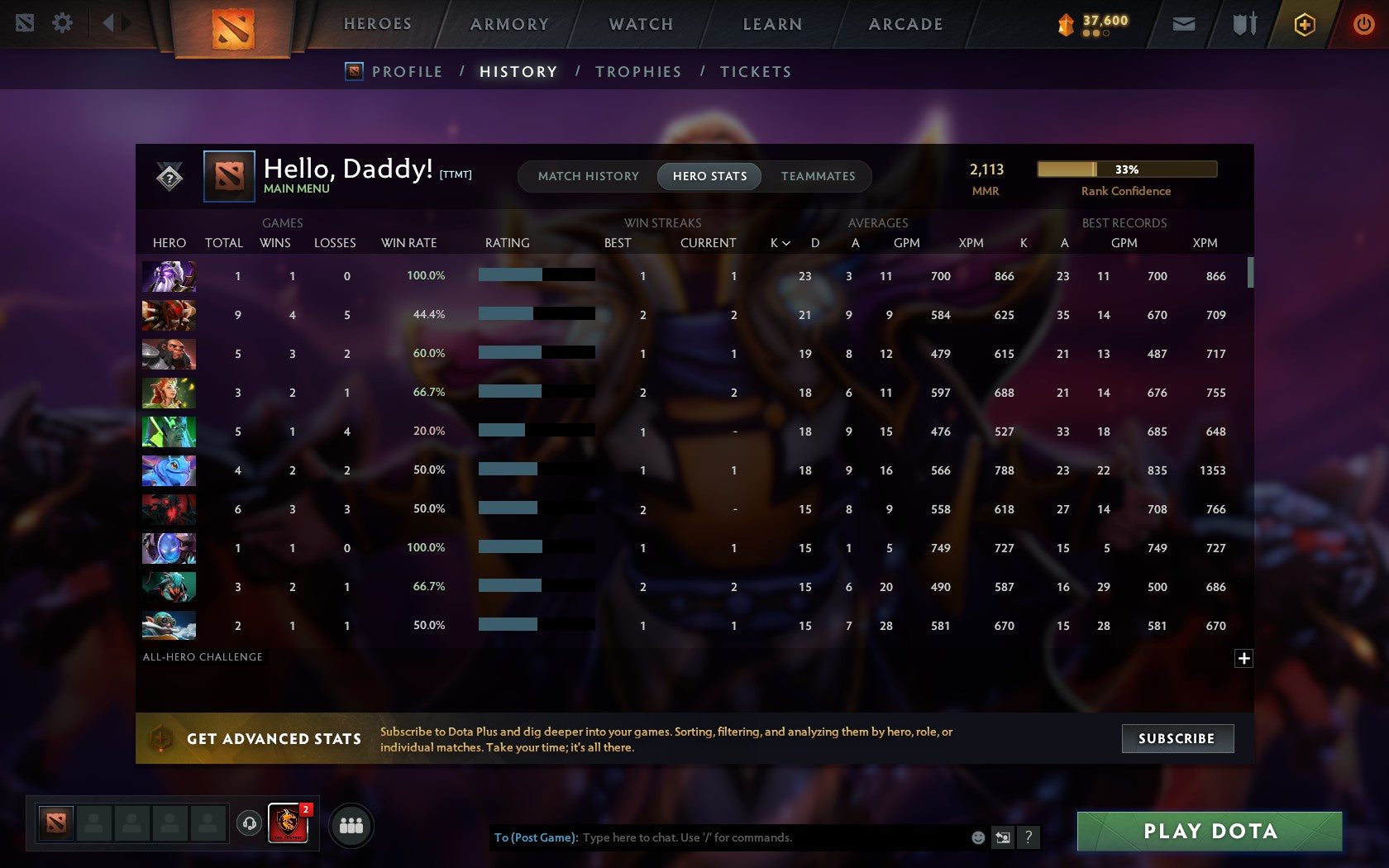Open the emoji picker in the chat bar

pyautogui.click(x=980, y=837)
